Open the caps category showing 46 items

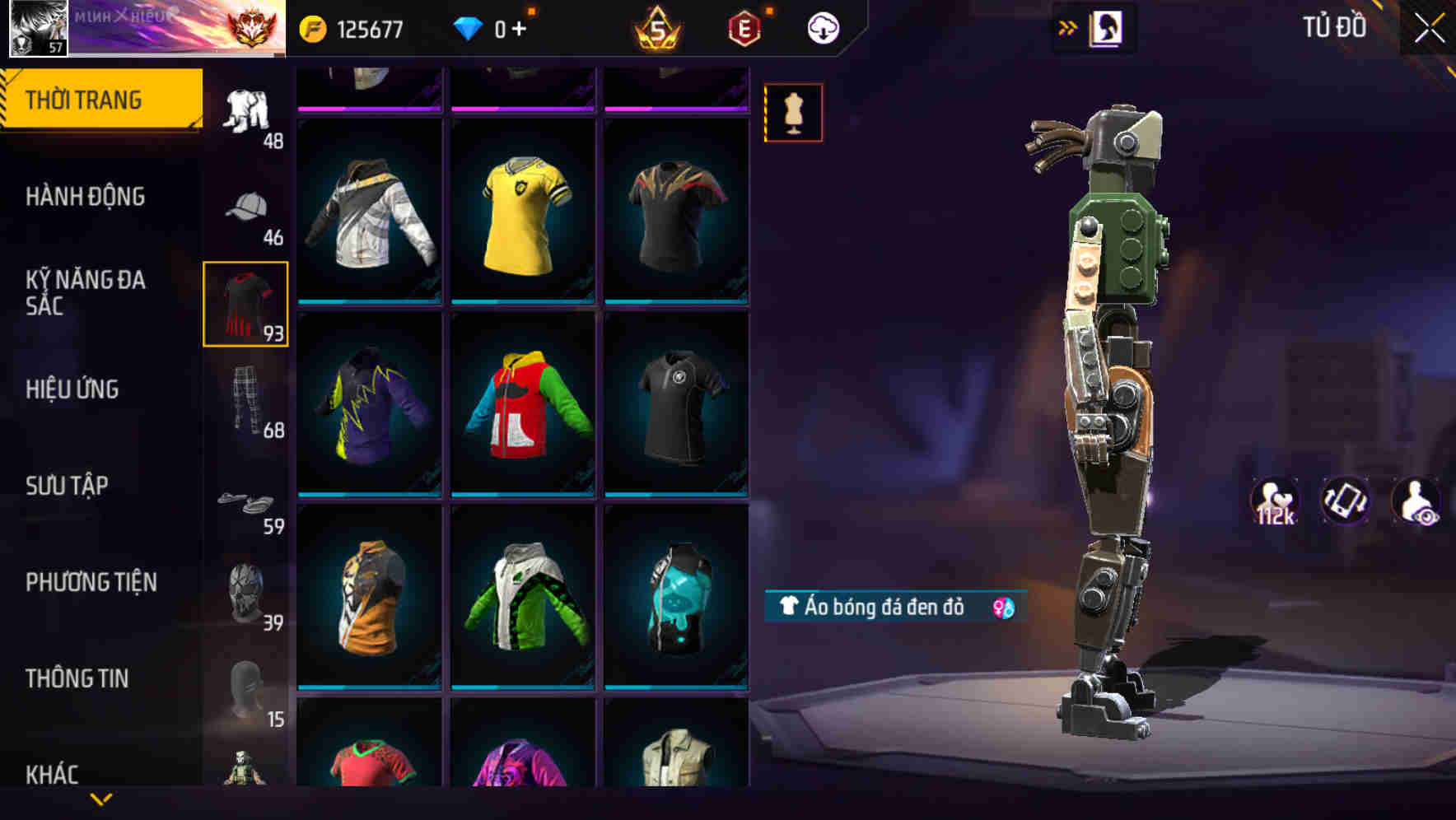(x=246, y=208)
